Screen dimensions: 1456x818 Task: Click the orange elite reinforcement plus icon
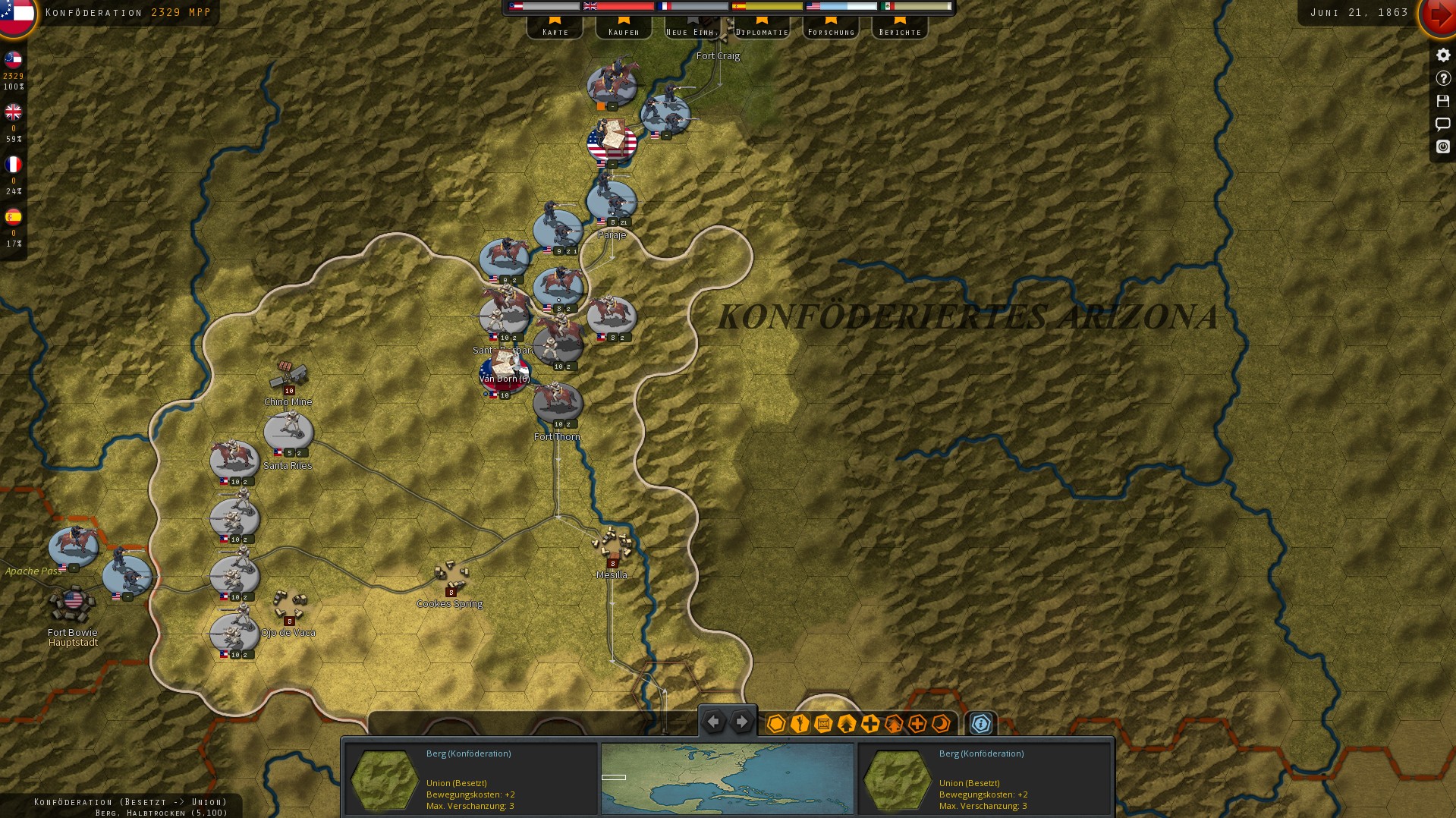coord(917,723)
